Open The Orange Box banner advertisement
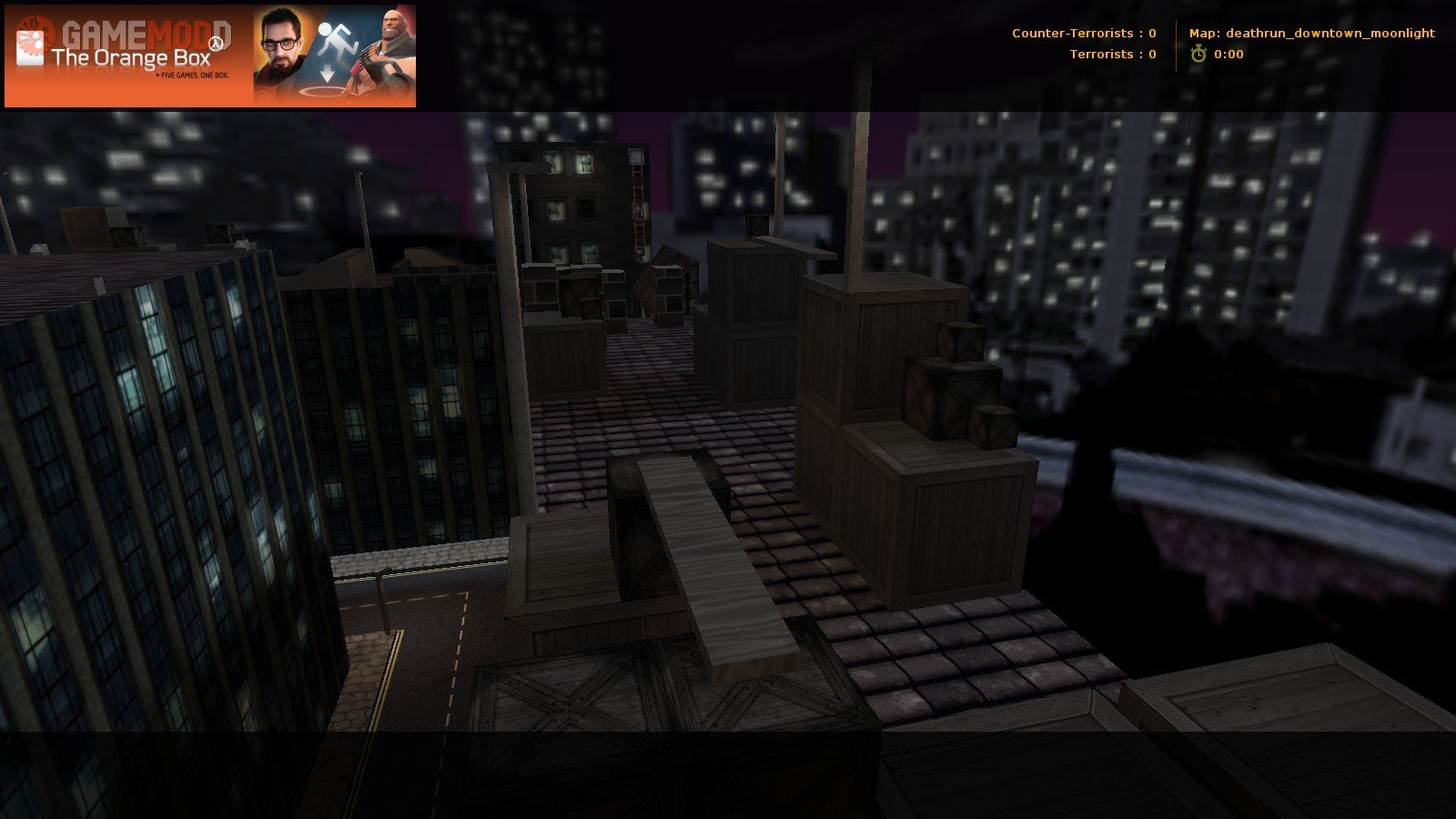This screenshot has height=819, width=1456. (210, 56)
